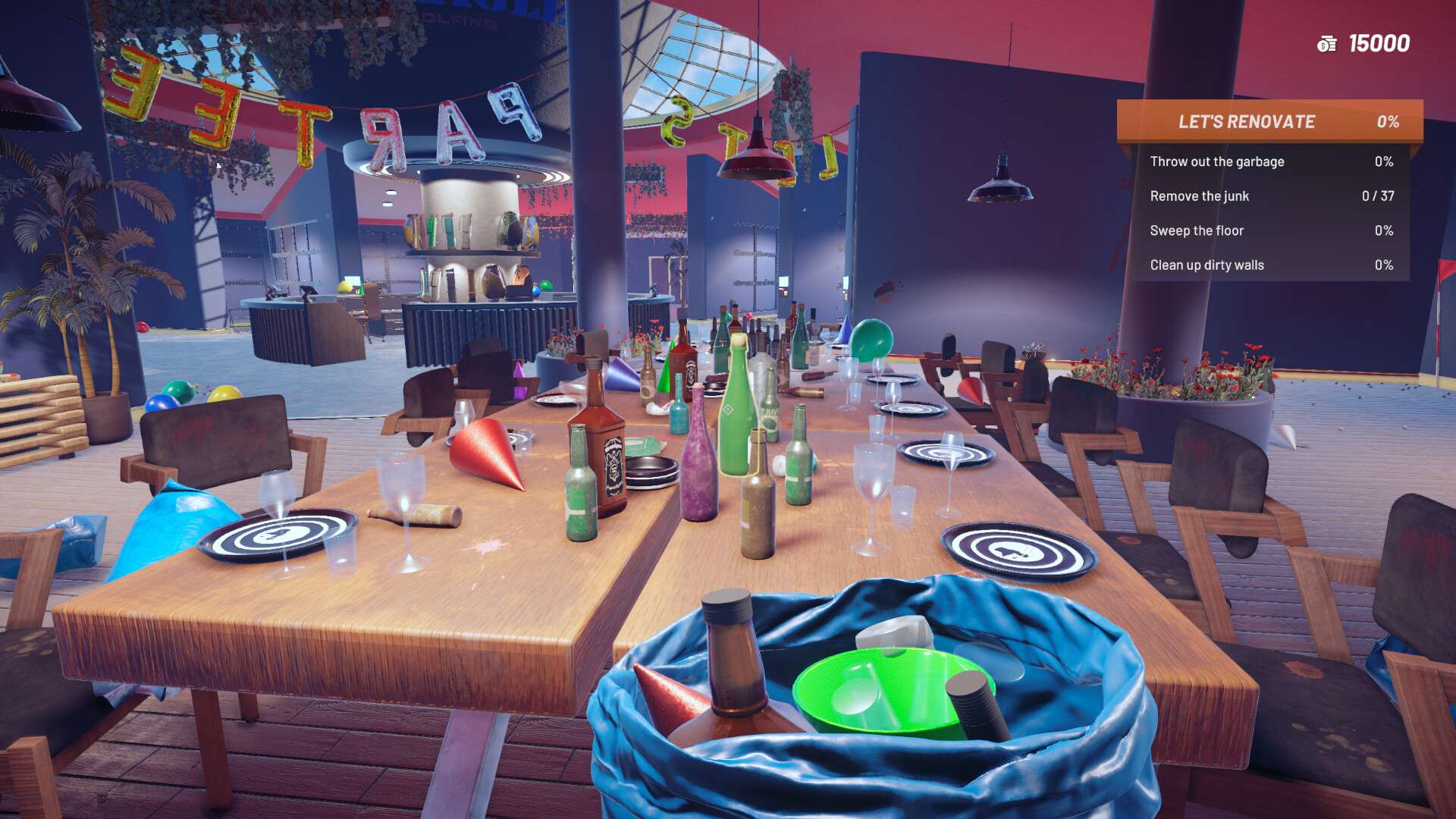
Task: Choose the Sweep the floor objective
Action: tap(1197, 231)
